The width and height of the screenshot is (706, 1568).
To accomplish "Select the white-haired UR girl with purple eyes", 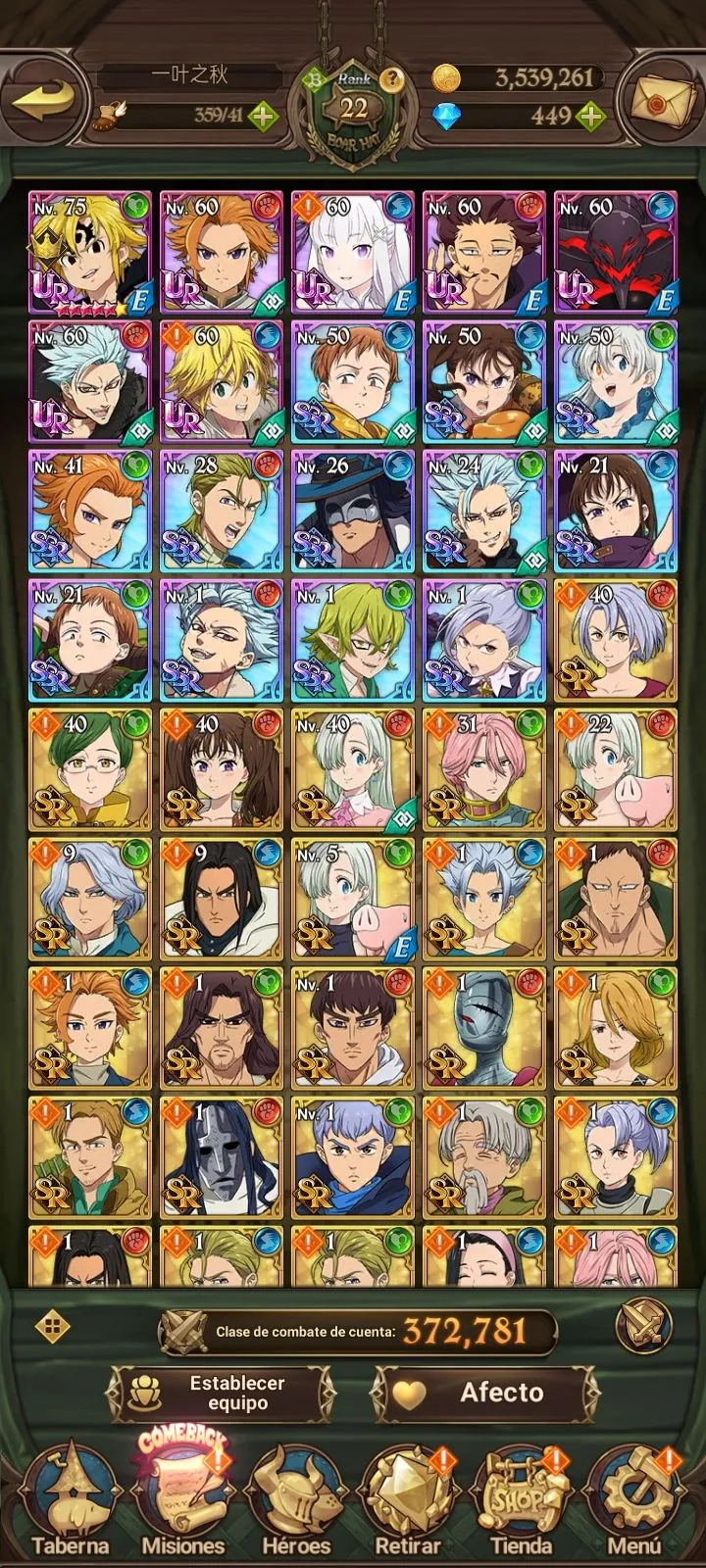I will pyautogui.click(x=353, y=252).
